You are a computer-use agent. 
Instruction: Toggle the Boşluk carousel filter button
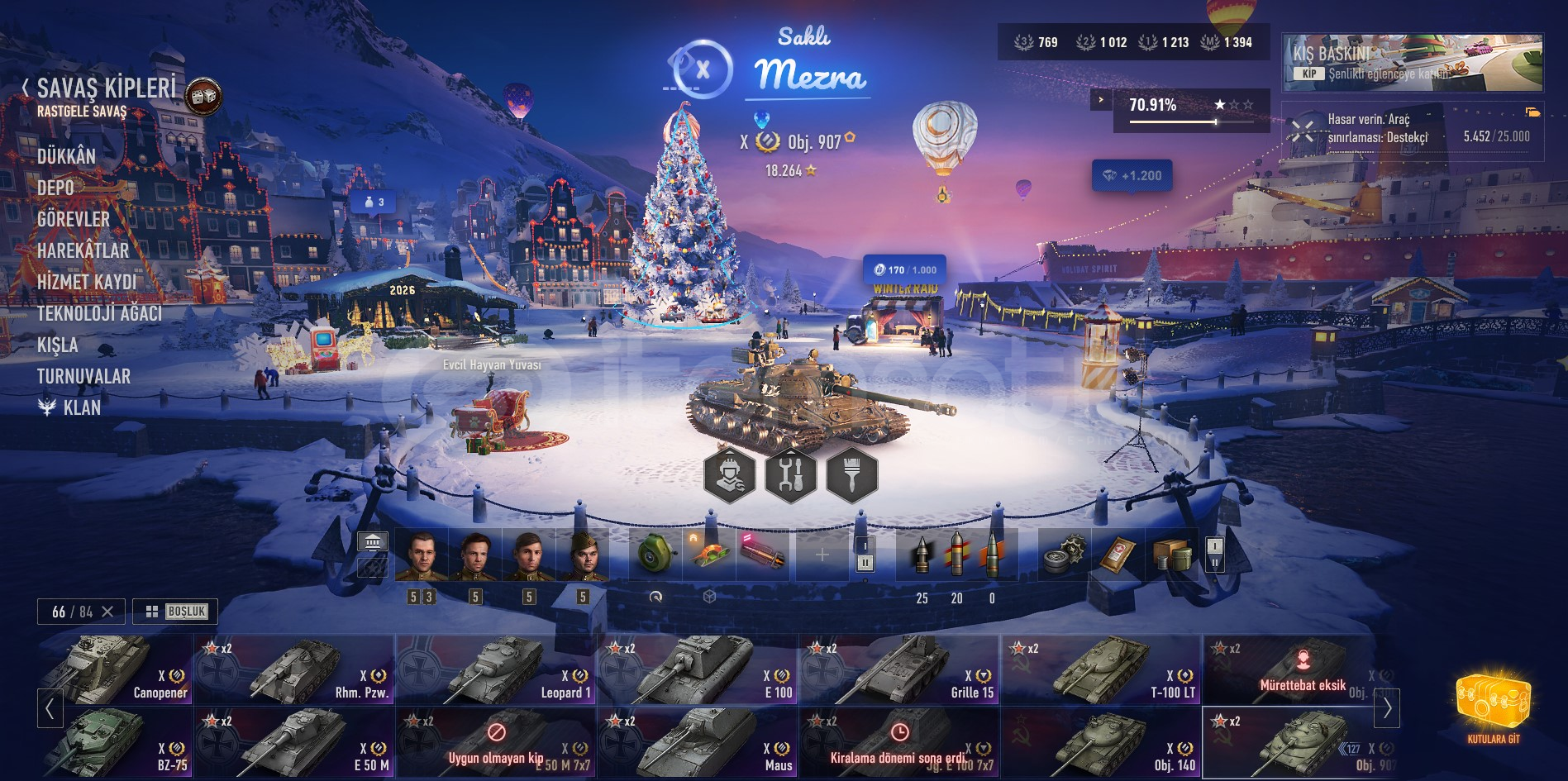coord(175,612)
